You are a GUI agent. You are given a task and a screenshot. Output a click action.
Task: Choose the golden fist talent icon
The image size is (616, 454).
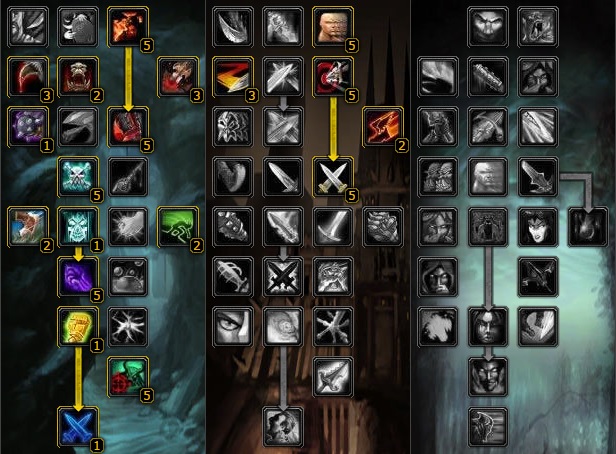tap(78, 325)
